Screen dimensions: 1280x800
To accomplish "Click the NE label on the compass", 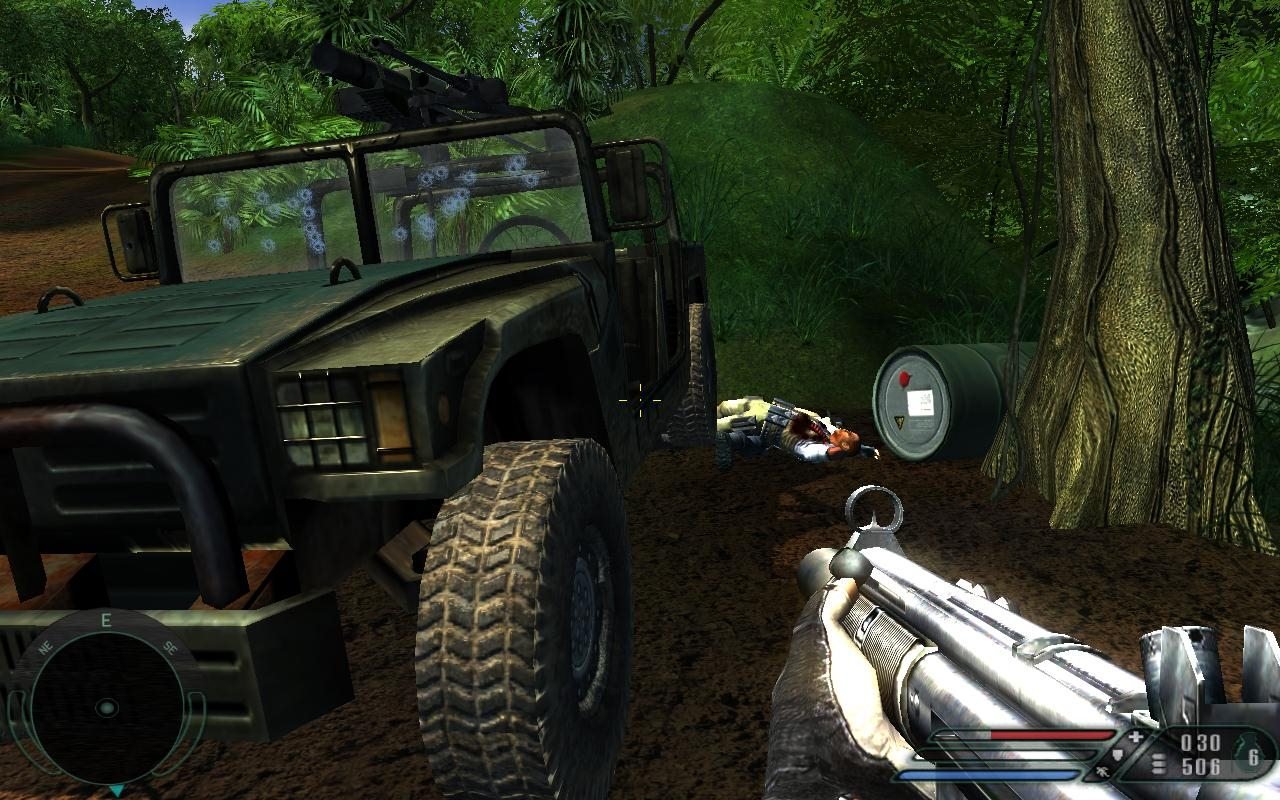I will tap(45, 648).
